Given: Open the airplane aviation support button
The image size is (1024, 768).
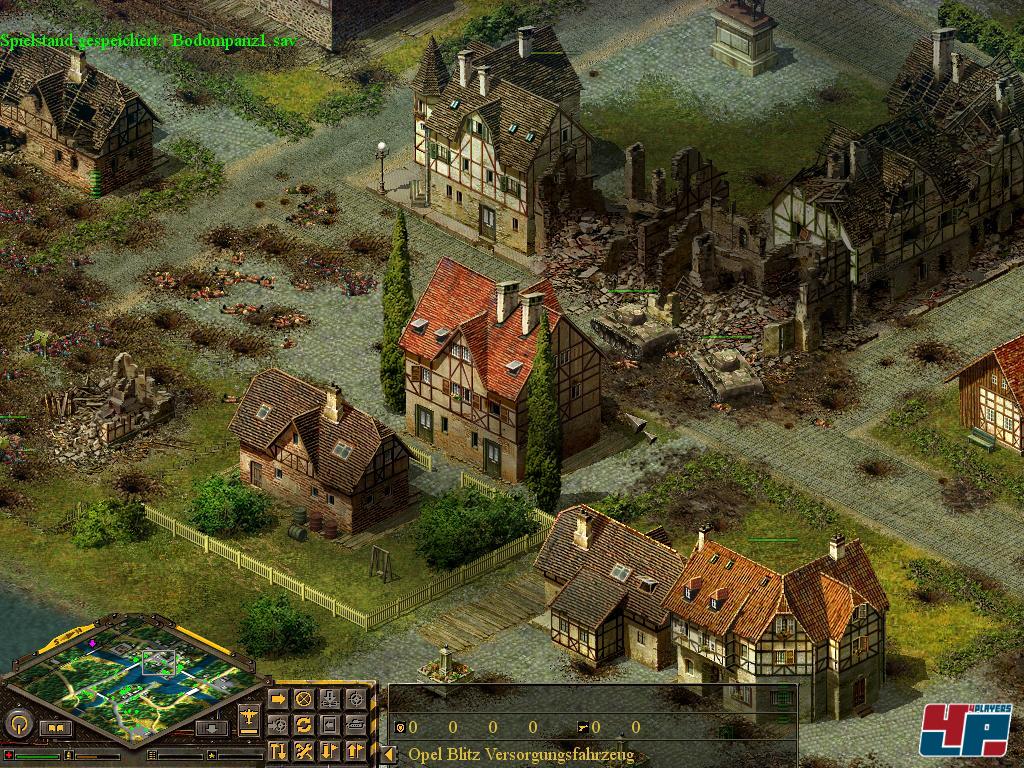Looking at the screenshot, I should tap(249, 717).
